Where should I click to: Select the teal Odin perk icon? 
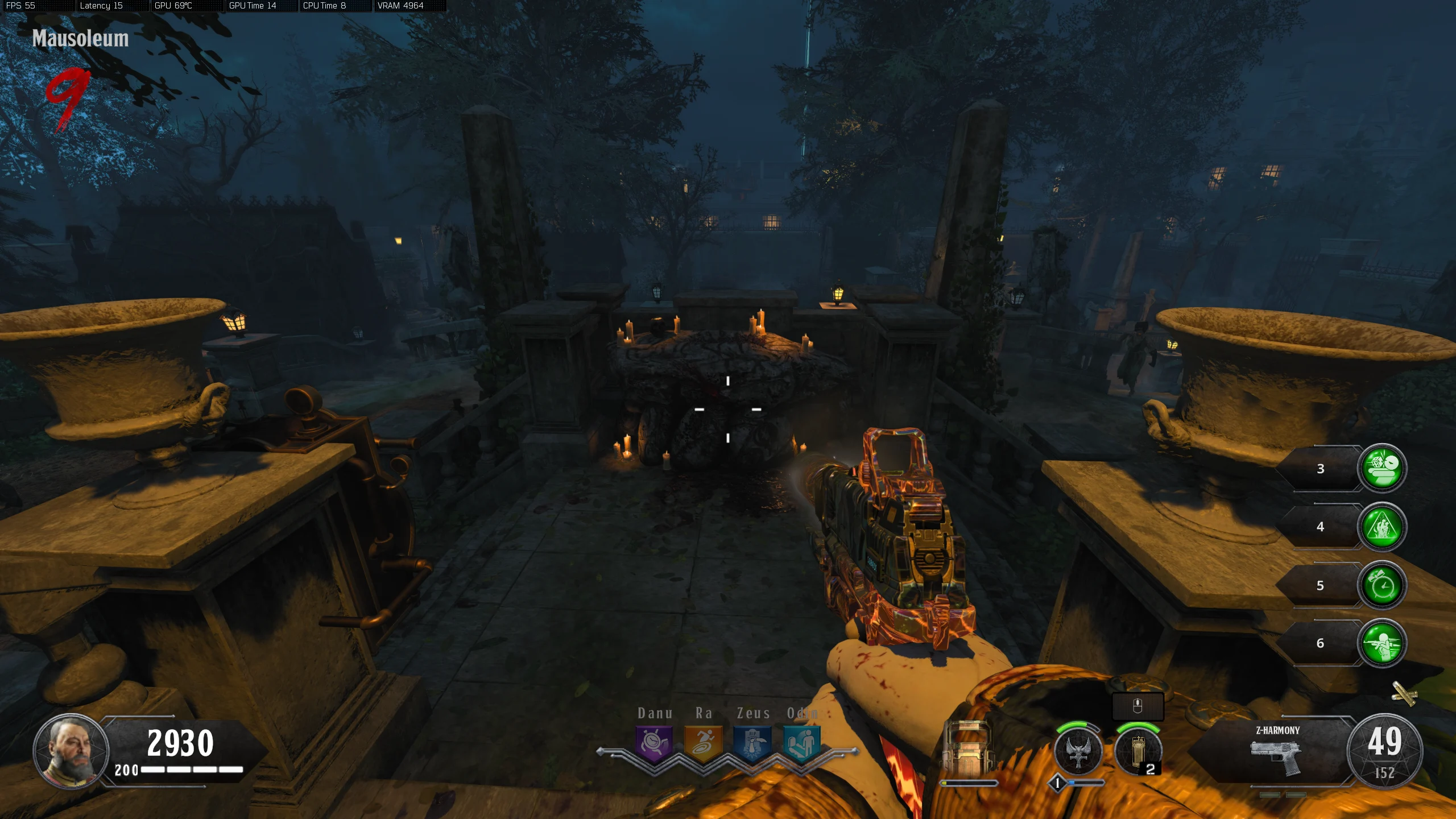801,743
